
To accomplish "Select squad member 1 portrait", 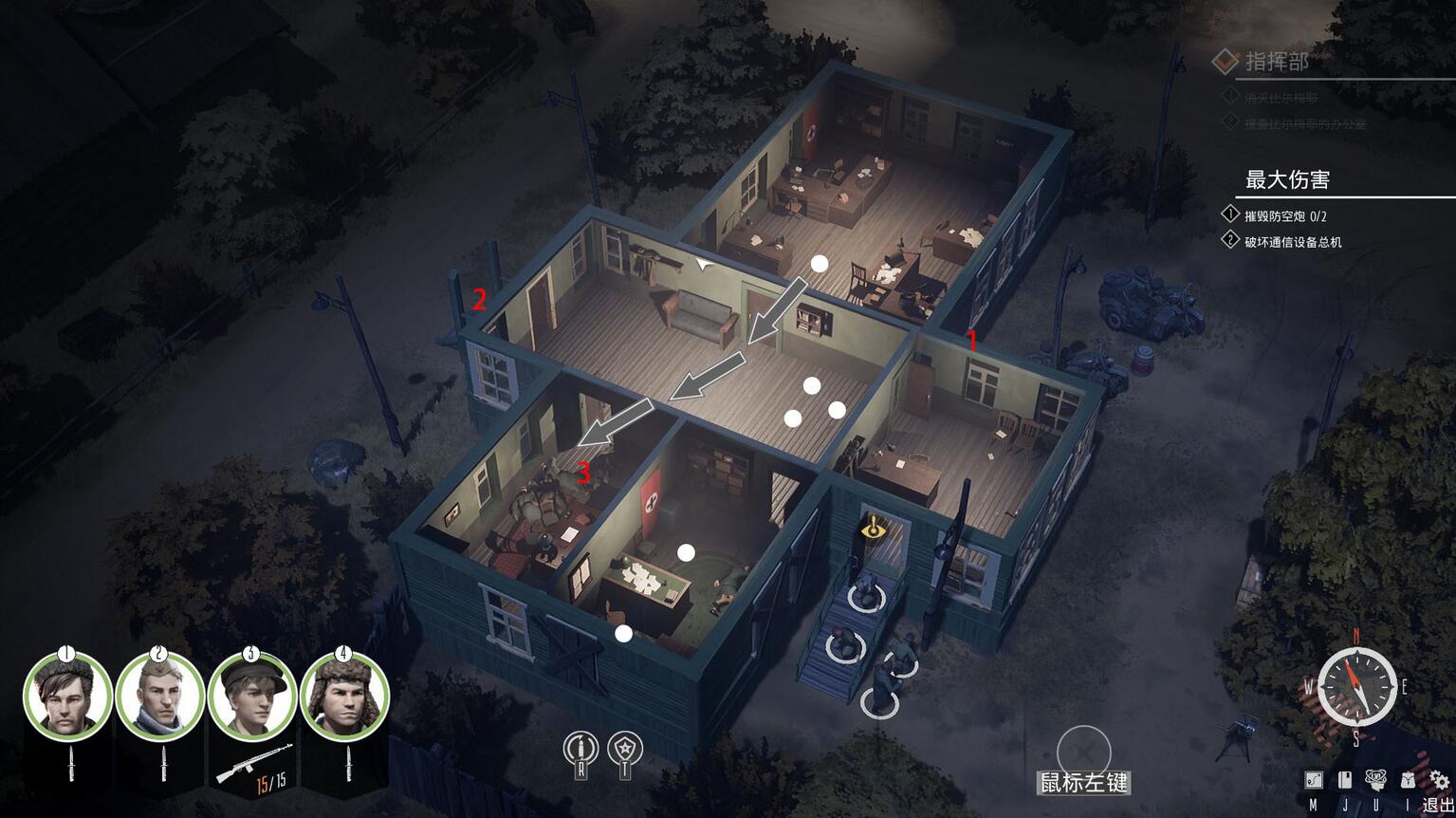I will [x=66, y=696].
